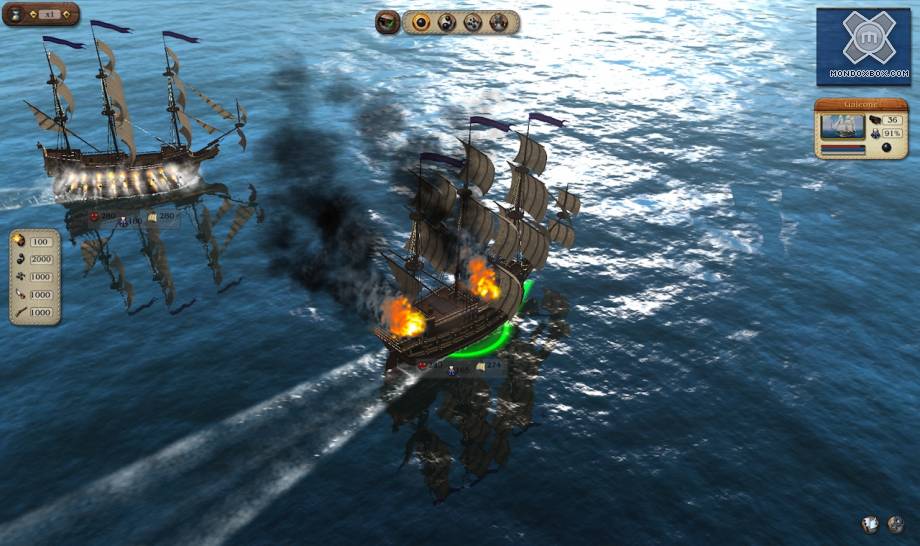Switch to grapeshot ammunition
920x546 pixels.
(x=473, y=22)
